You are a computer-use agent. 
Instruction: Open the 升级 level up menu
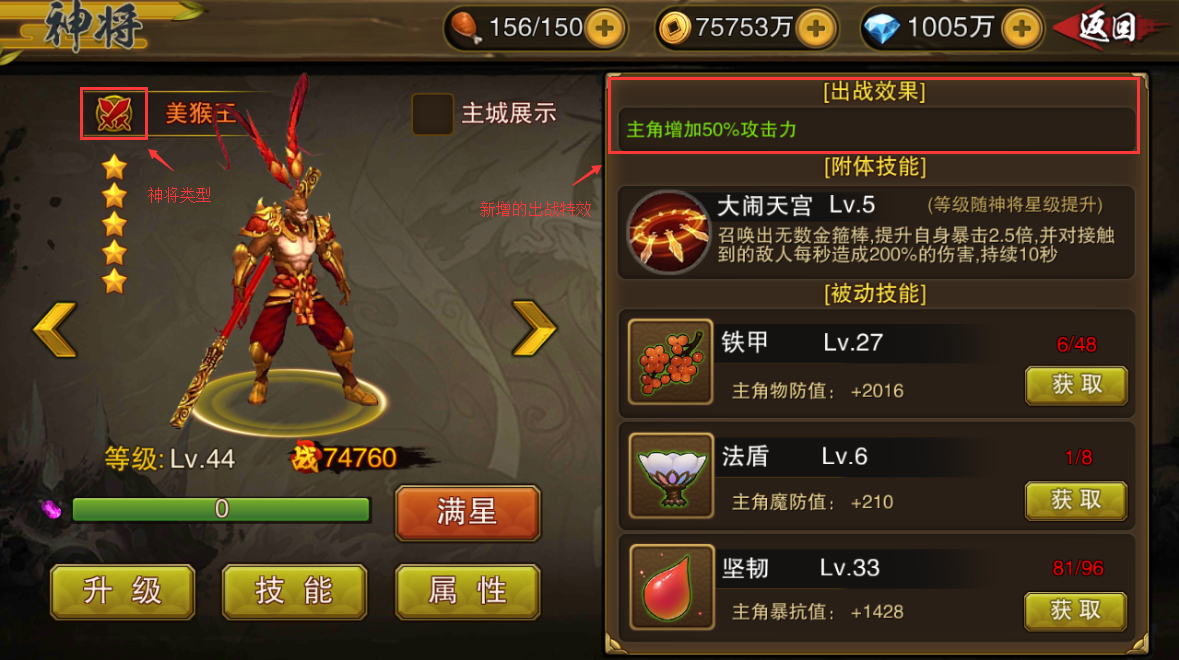pyautogui.click(x=122, y=591)
